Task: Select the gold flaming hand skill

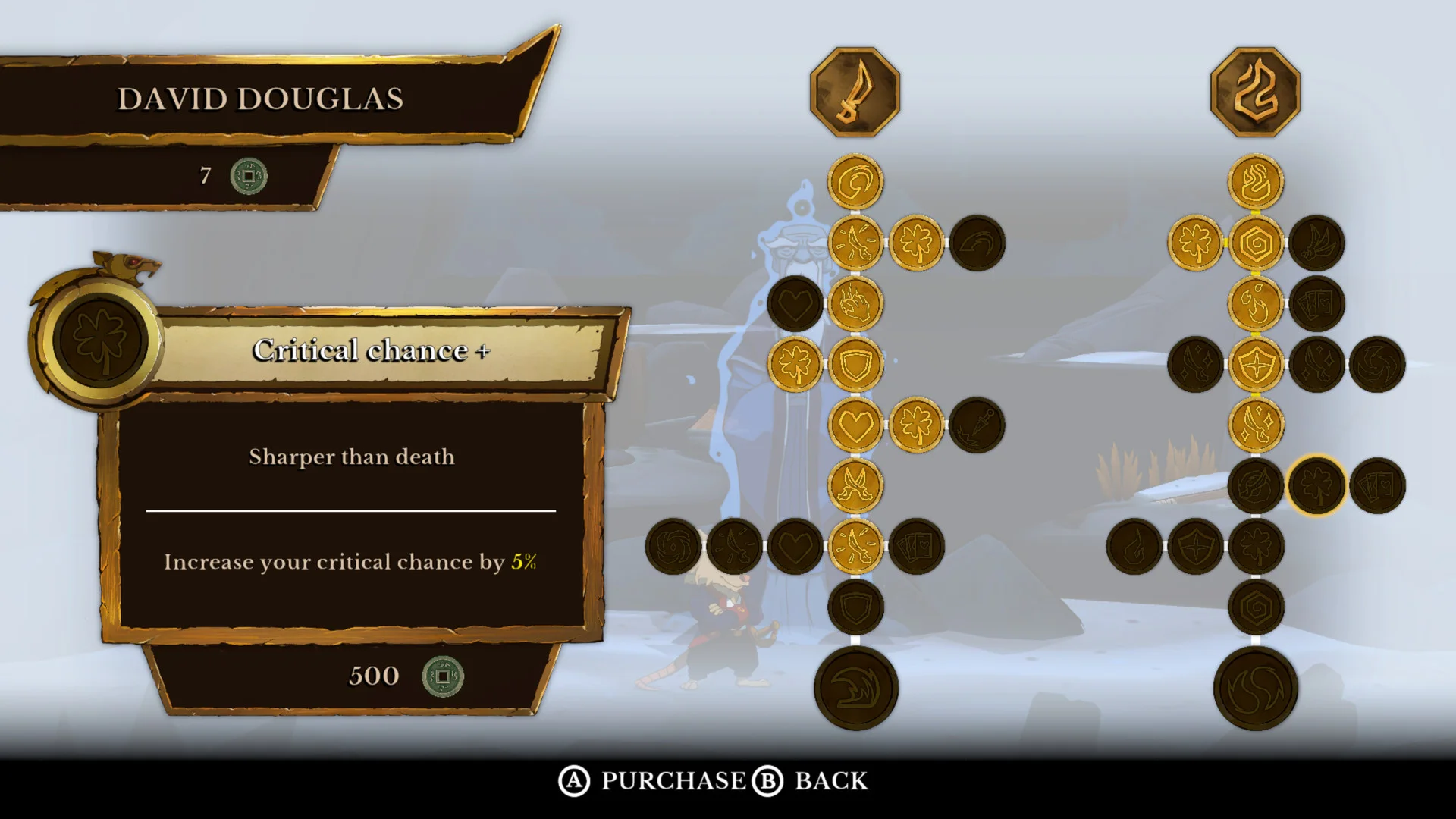Action: [x=855, y=303]
